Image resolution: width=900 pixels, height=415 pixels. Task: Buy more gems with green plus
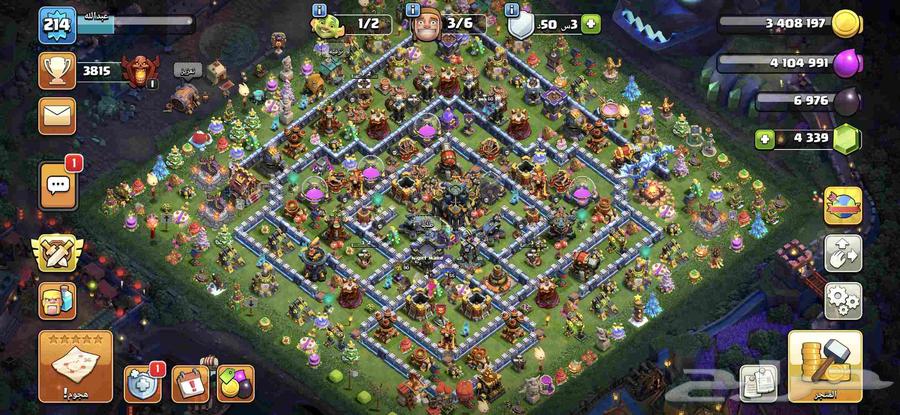[765, 138]
